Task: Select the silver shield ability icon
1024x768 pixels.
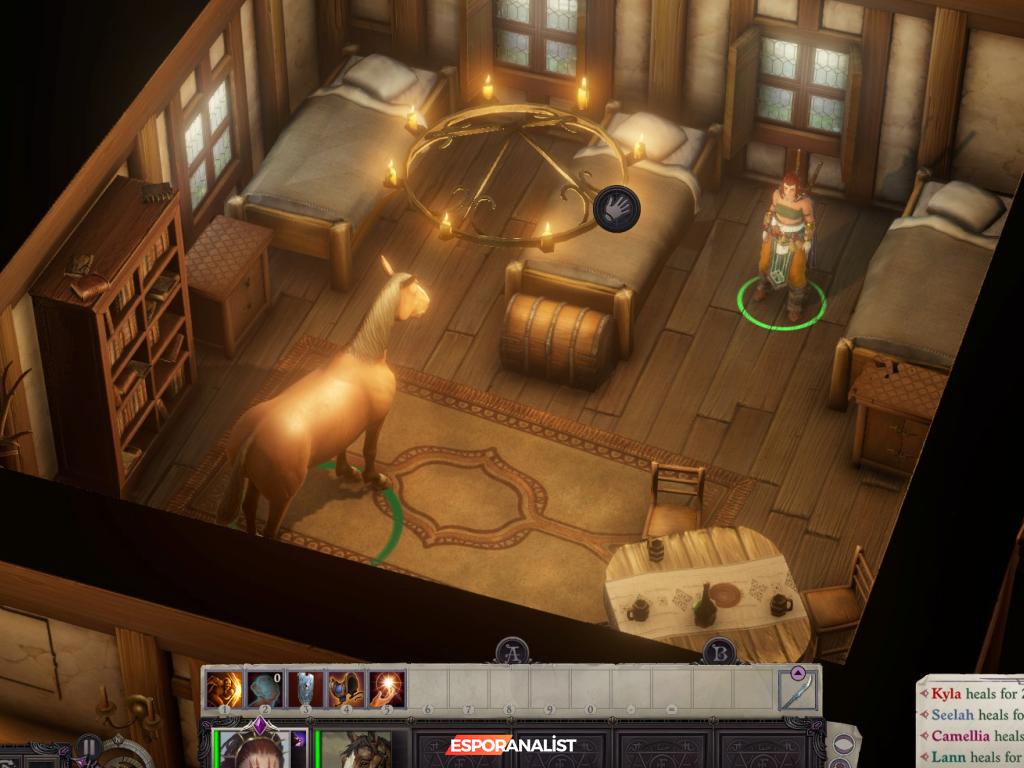Action: pyautogui.click(x=305, y=689)
